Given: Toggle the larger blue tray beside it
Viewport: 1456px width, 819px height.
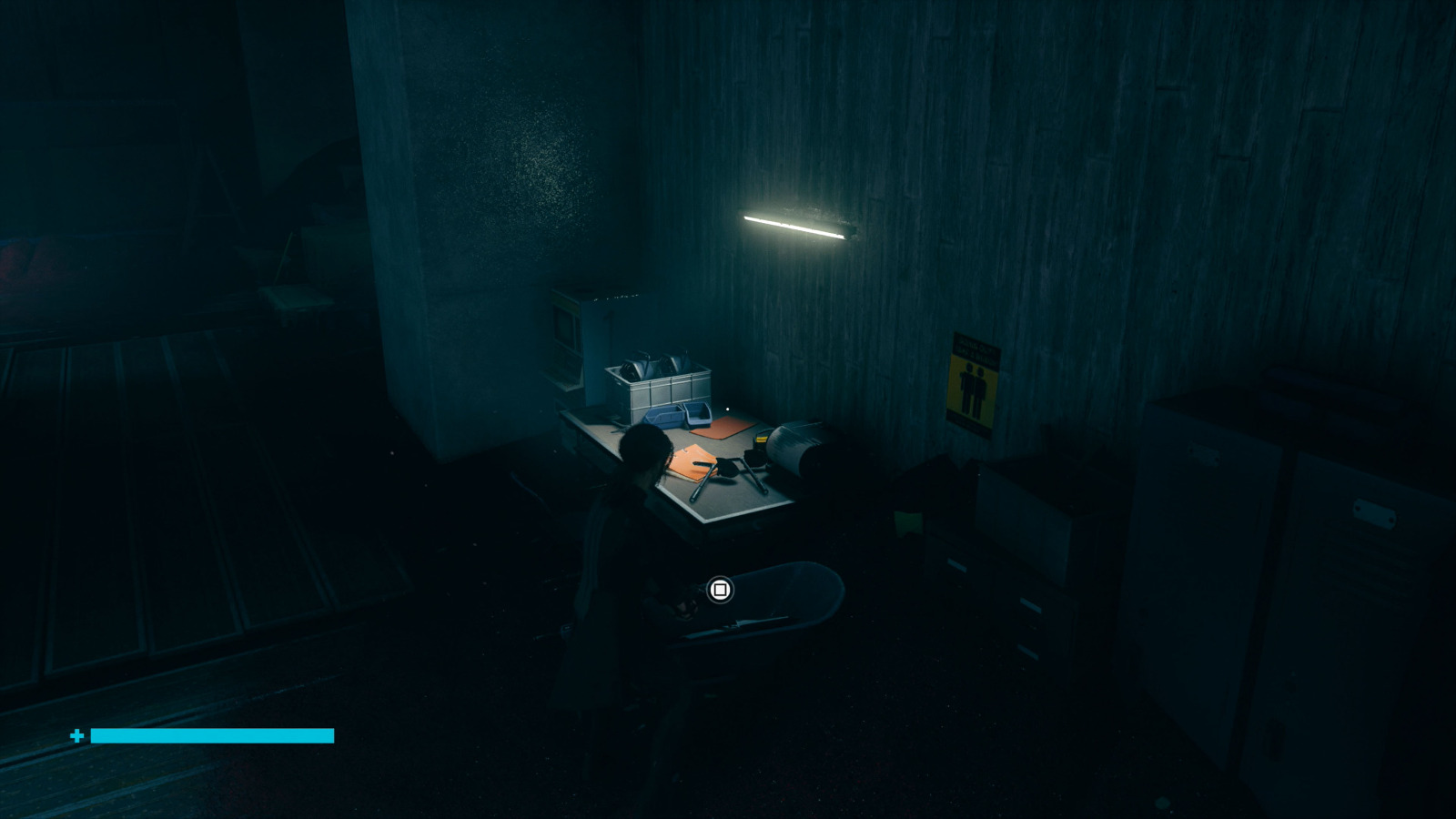Looking at the screenshot, I should pyautogui.click(x=662, y=417).
